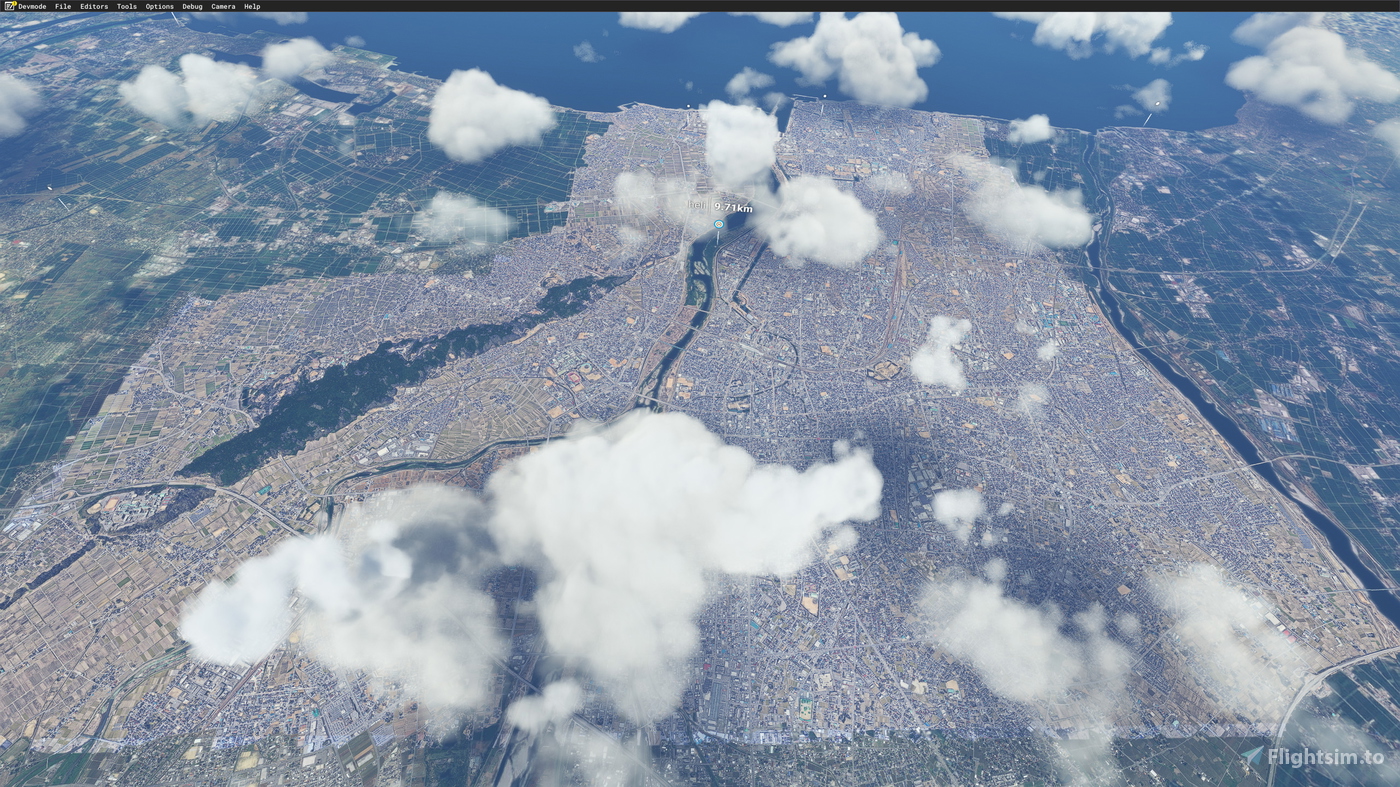Open the Debug menu
The image size is (1400, 787).
coord(190,6)
